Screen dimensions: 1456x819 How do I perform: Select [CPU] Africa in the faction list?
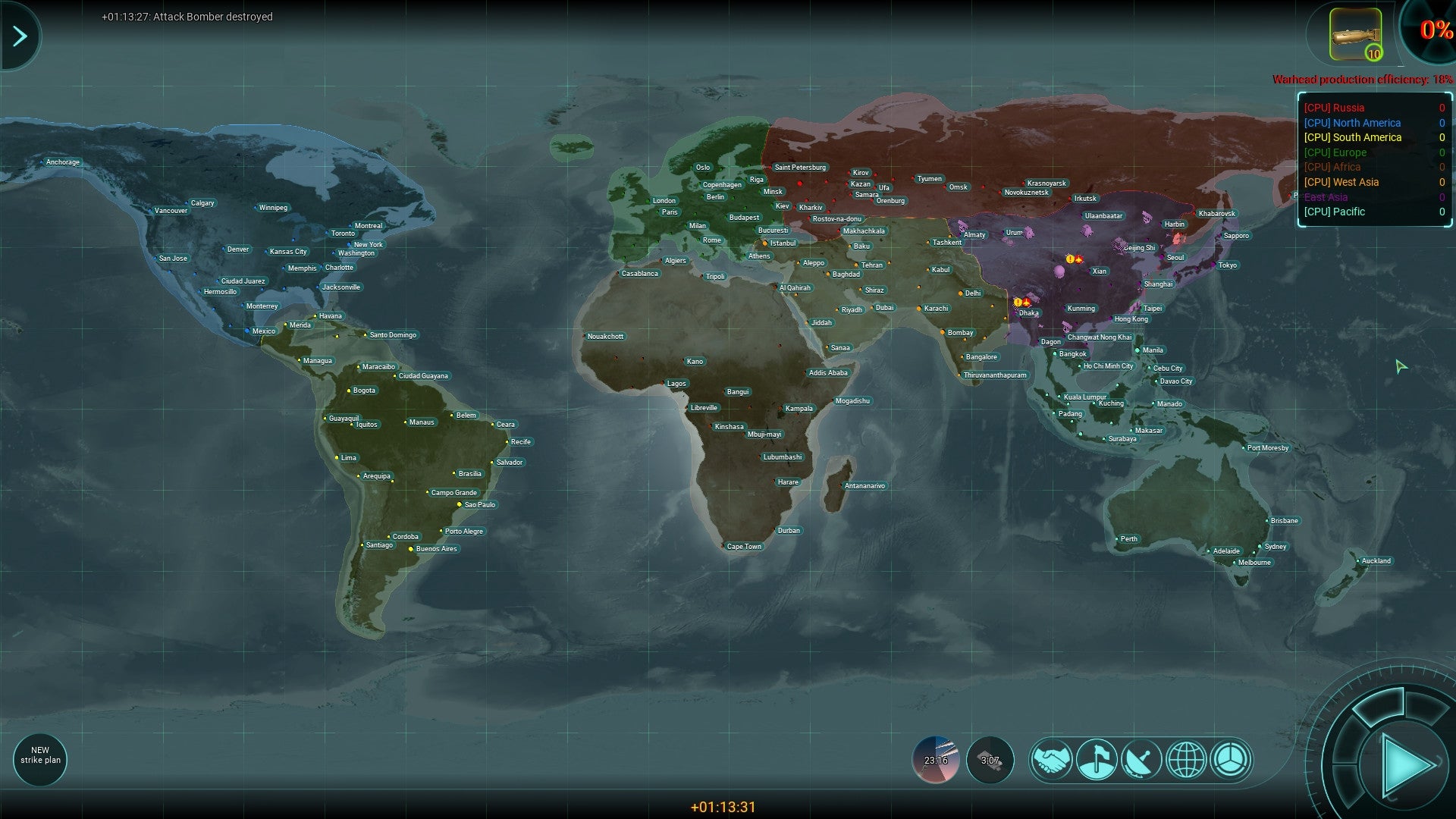pyautogui.click(x=1332, y=167)
